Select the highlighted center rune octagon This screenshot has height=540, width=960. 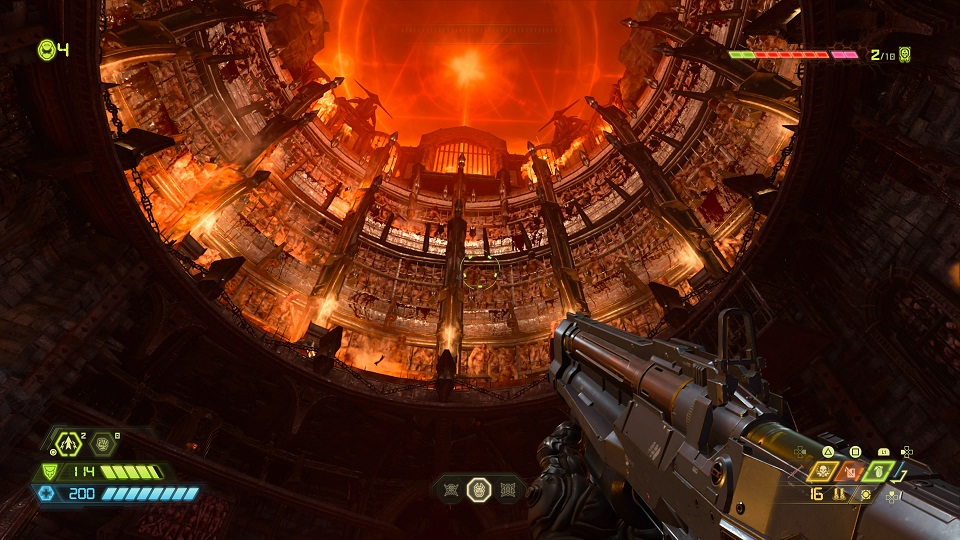479,489
